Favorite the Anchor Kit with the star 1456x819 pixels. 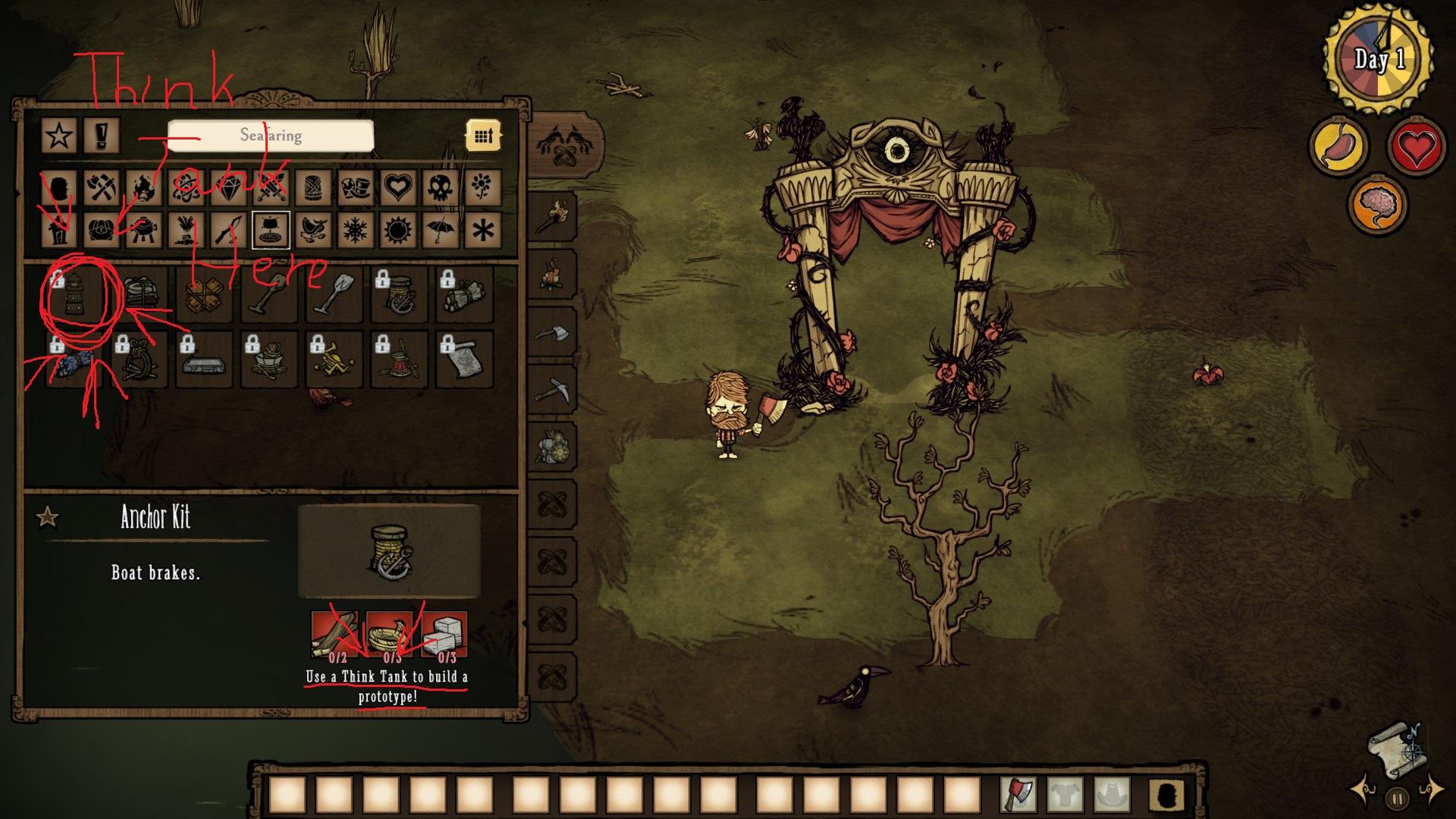pyautogui.click(x=48, y=518)
